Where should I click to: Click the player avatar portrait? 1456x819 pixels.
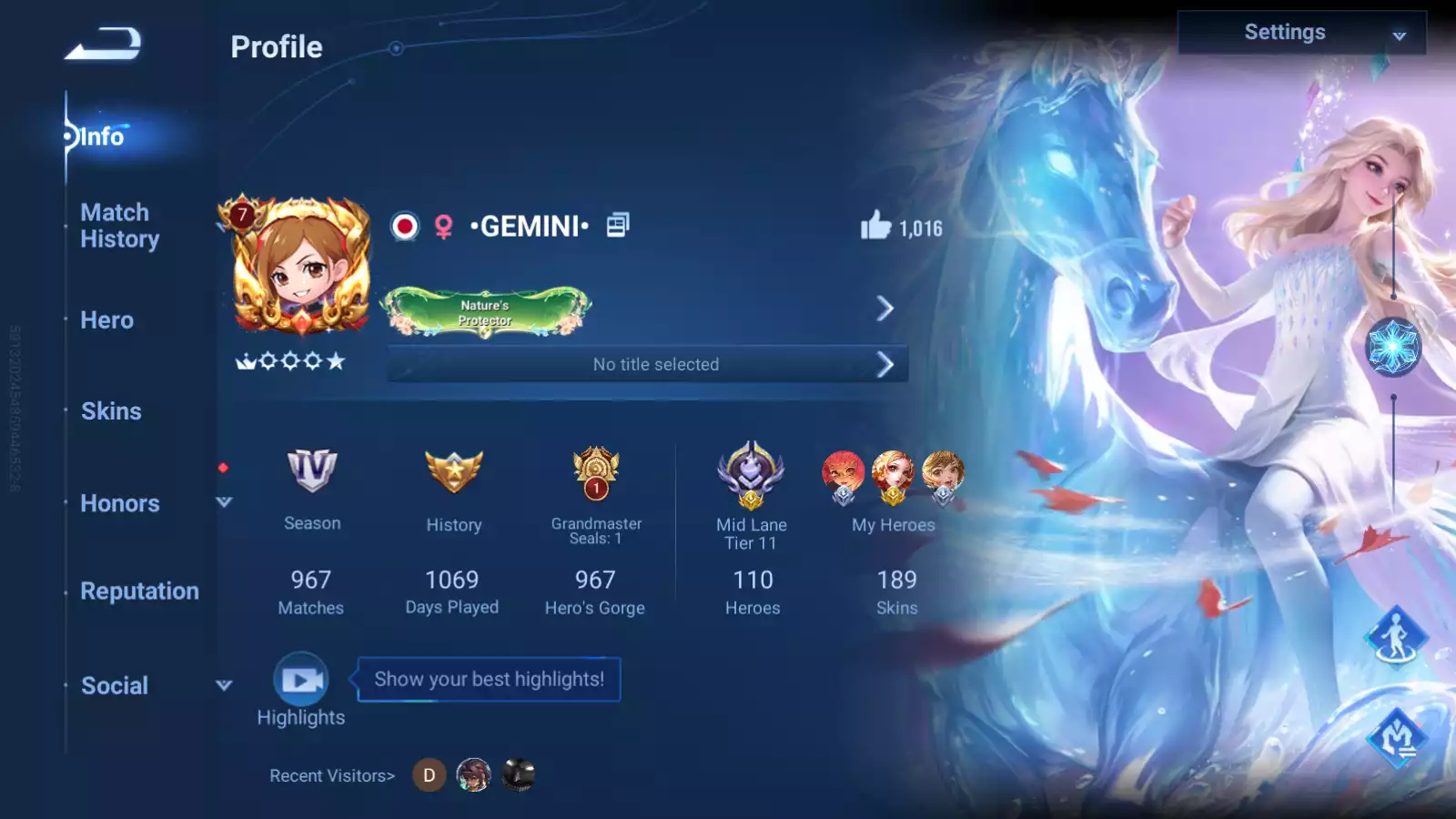[301, 266]
